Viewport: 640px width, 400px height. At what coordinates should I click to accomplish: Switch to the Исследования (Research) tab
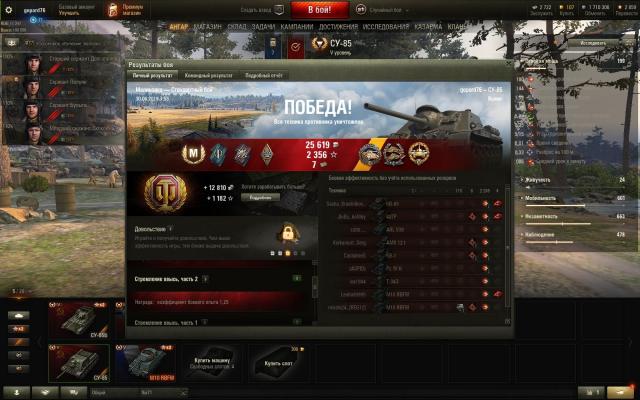[x=387, y=26]
